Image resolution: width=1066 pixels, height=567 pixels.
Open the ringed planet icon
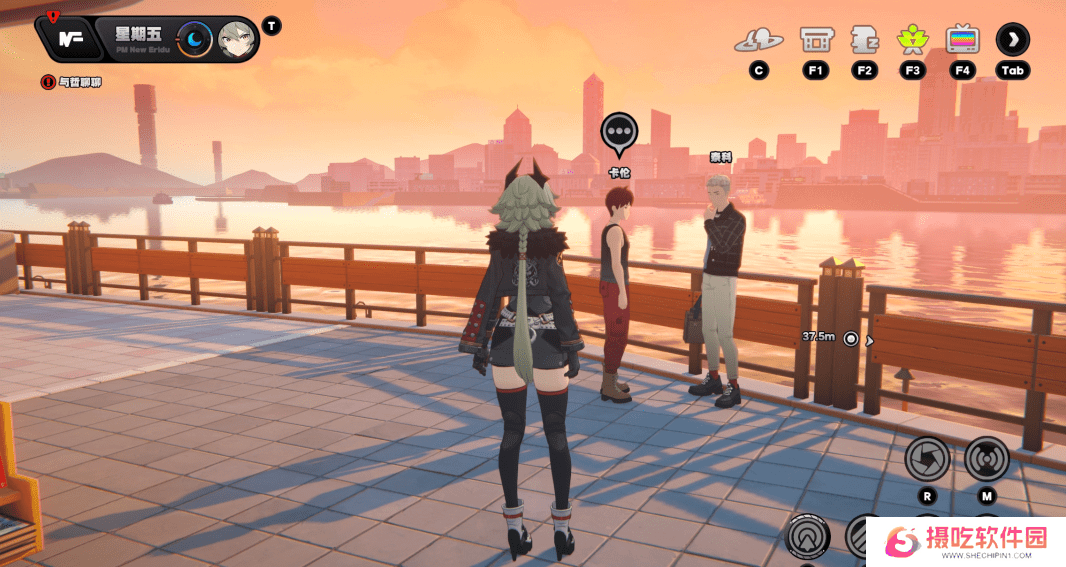coord(758,40)
